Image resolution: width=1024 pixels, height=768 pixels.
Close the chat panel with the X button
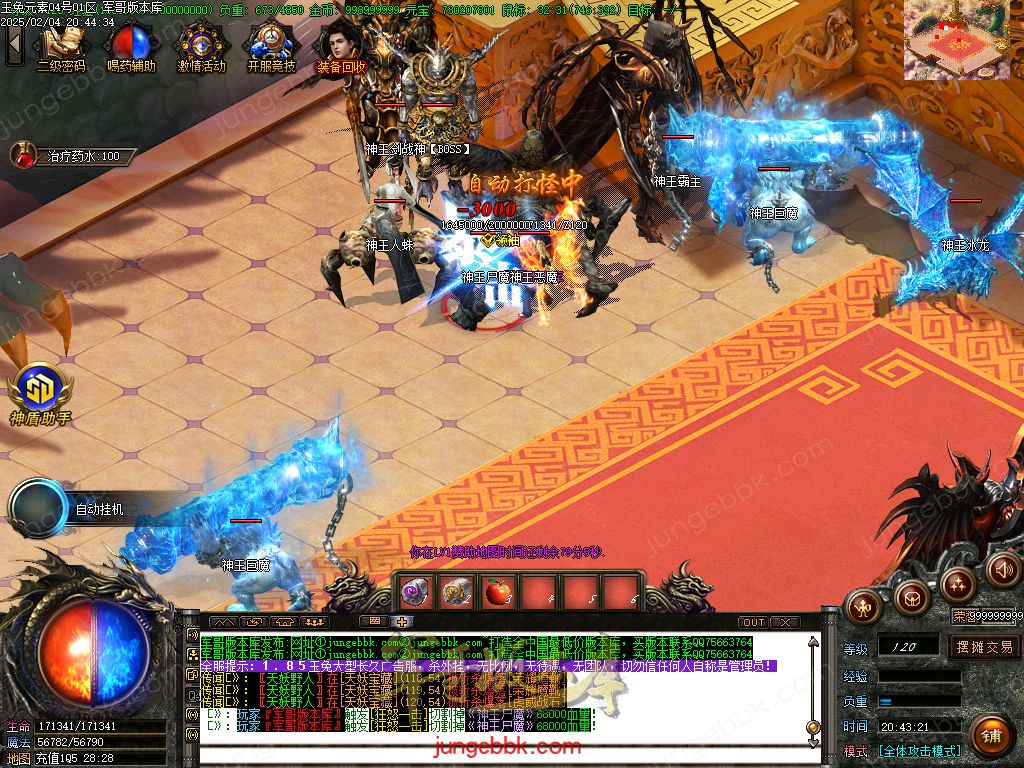pyautogui.click(x=786, y=623)
